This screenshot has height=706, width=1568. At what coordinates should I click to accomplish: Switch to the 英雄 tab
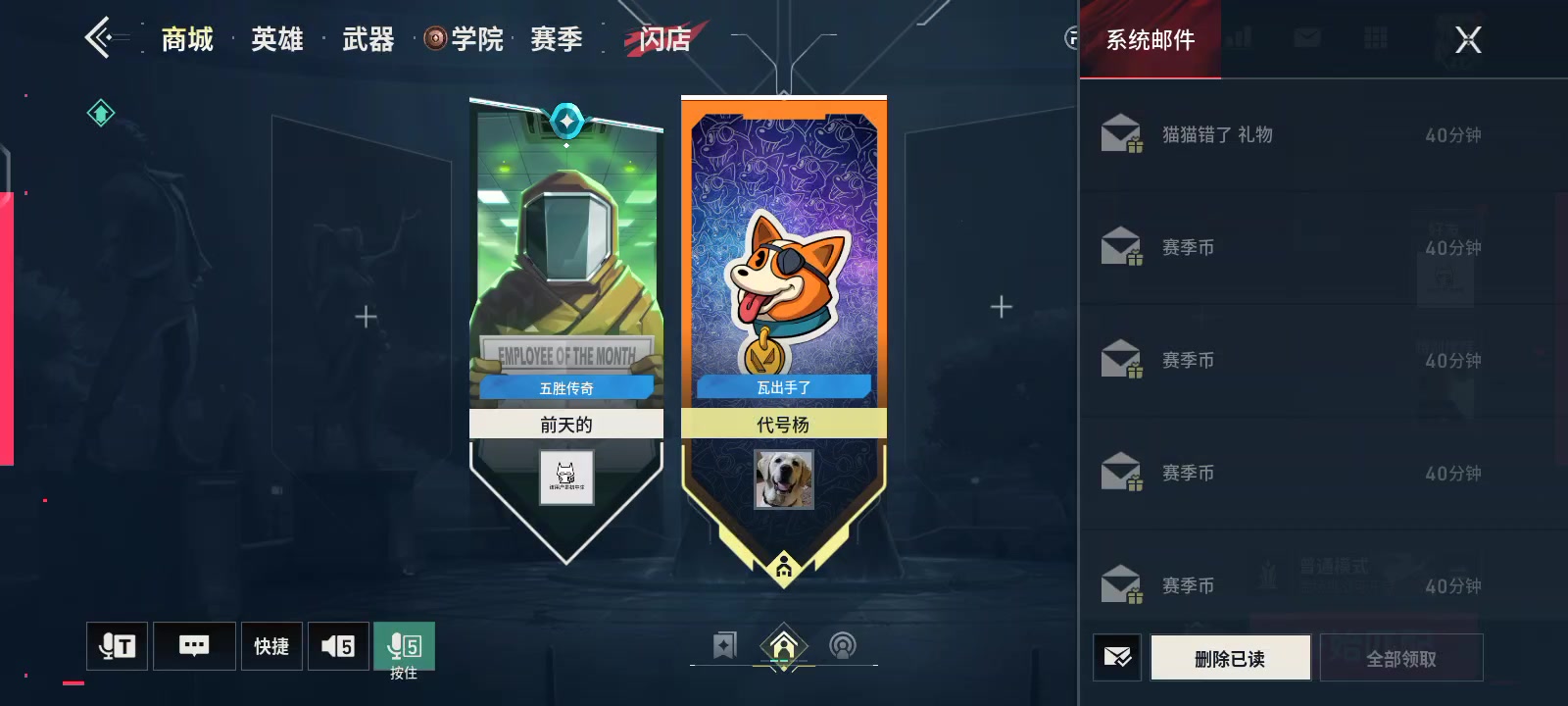pos(275,39)
